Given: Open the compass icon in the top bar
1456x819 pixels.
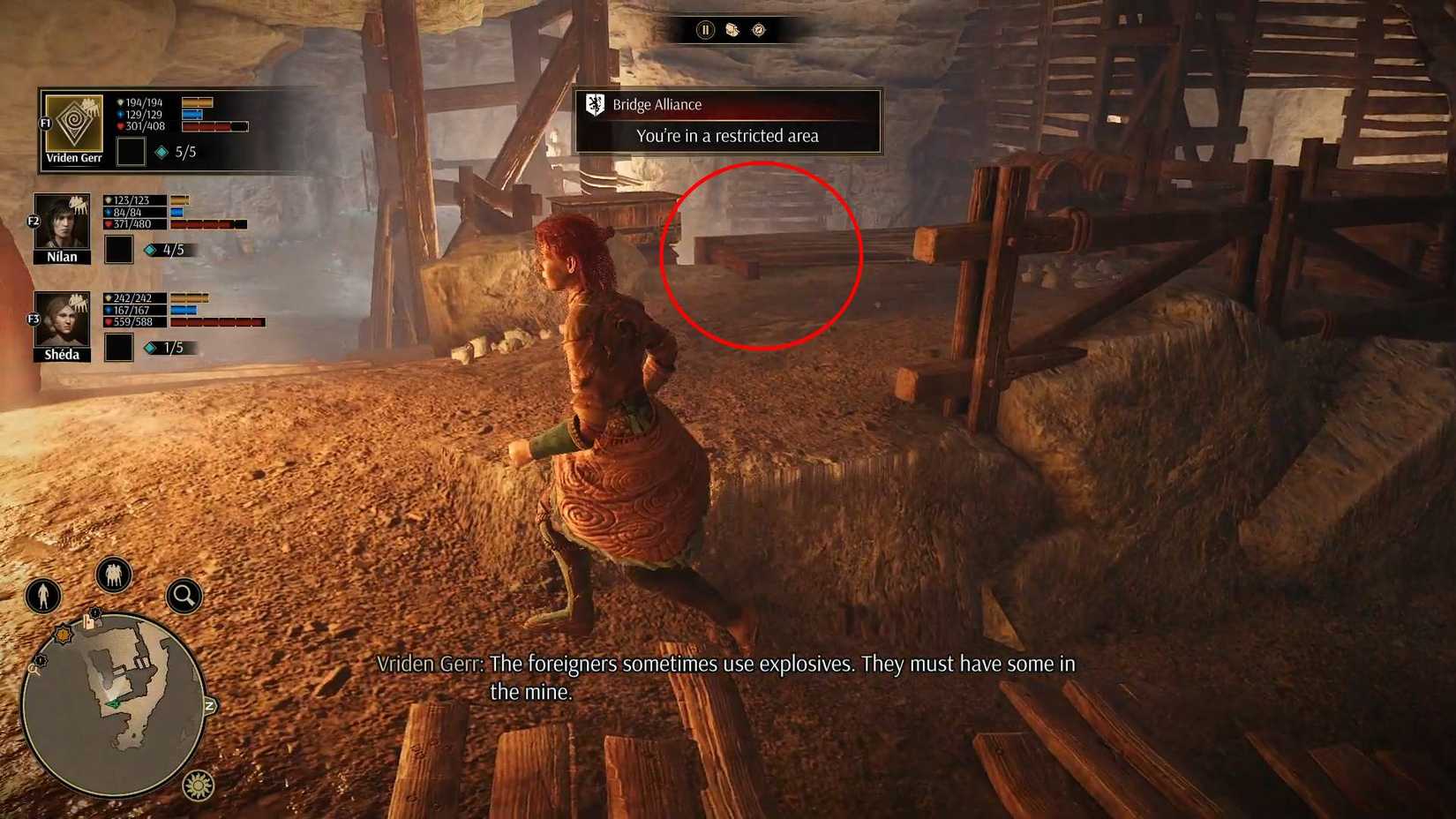Looking at the screenshot, I should [758, 30].
